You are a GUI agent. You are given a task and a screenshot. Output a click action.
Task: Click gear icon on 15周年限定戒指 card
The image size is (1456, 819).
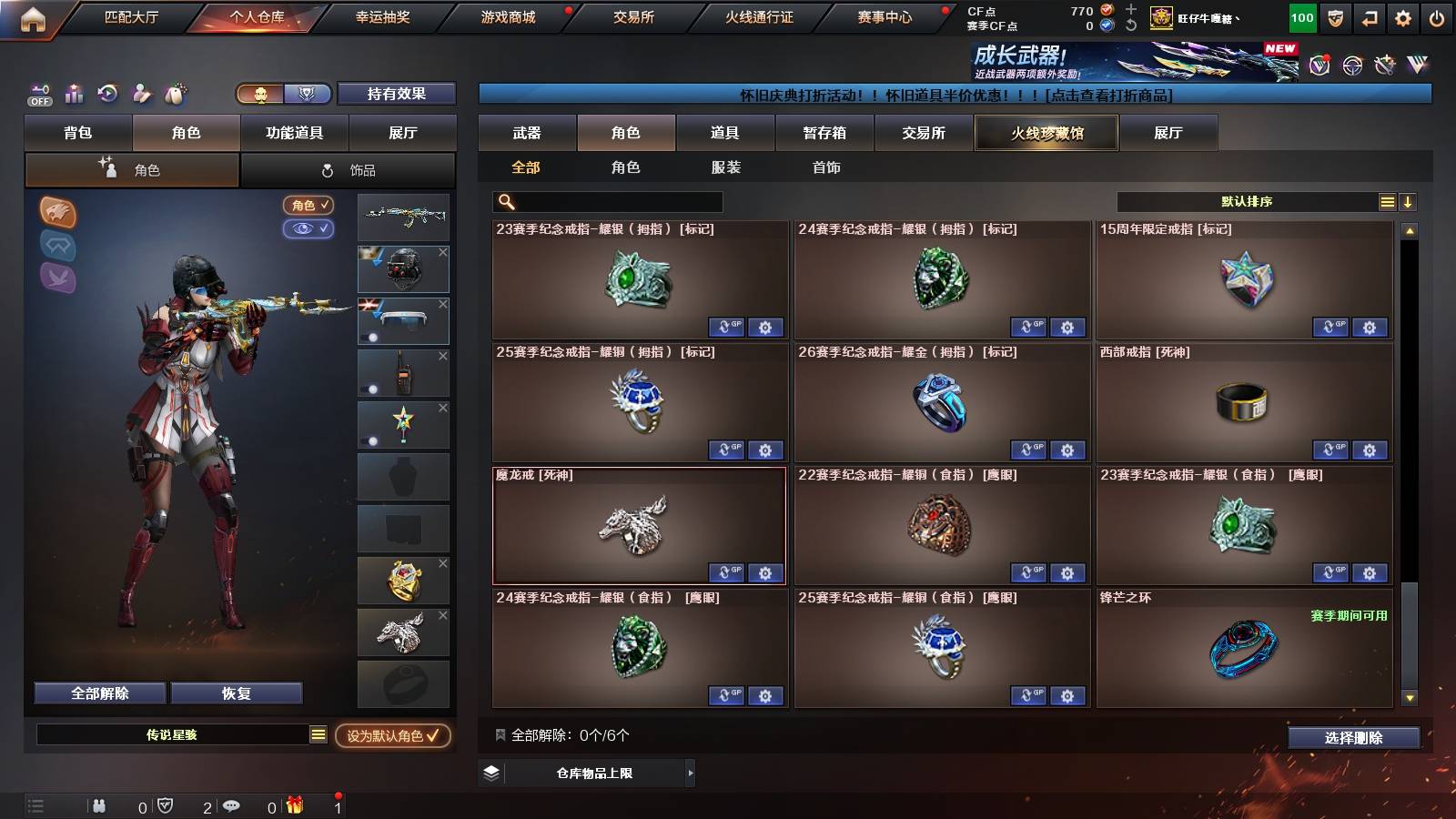[x=1368, y=328]
